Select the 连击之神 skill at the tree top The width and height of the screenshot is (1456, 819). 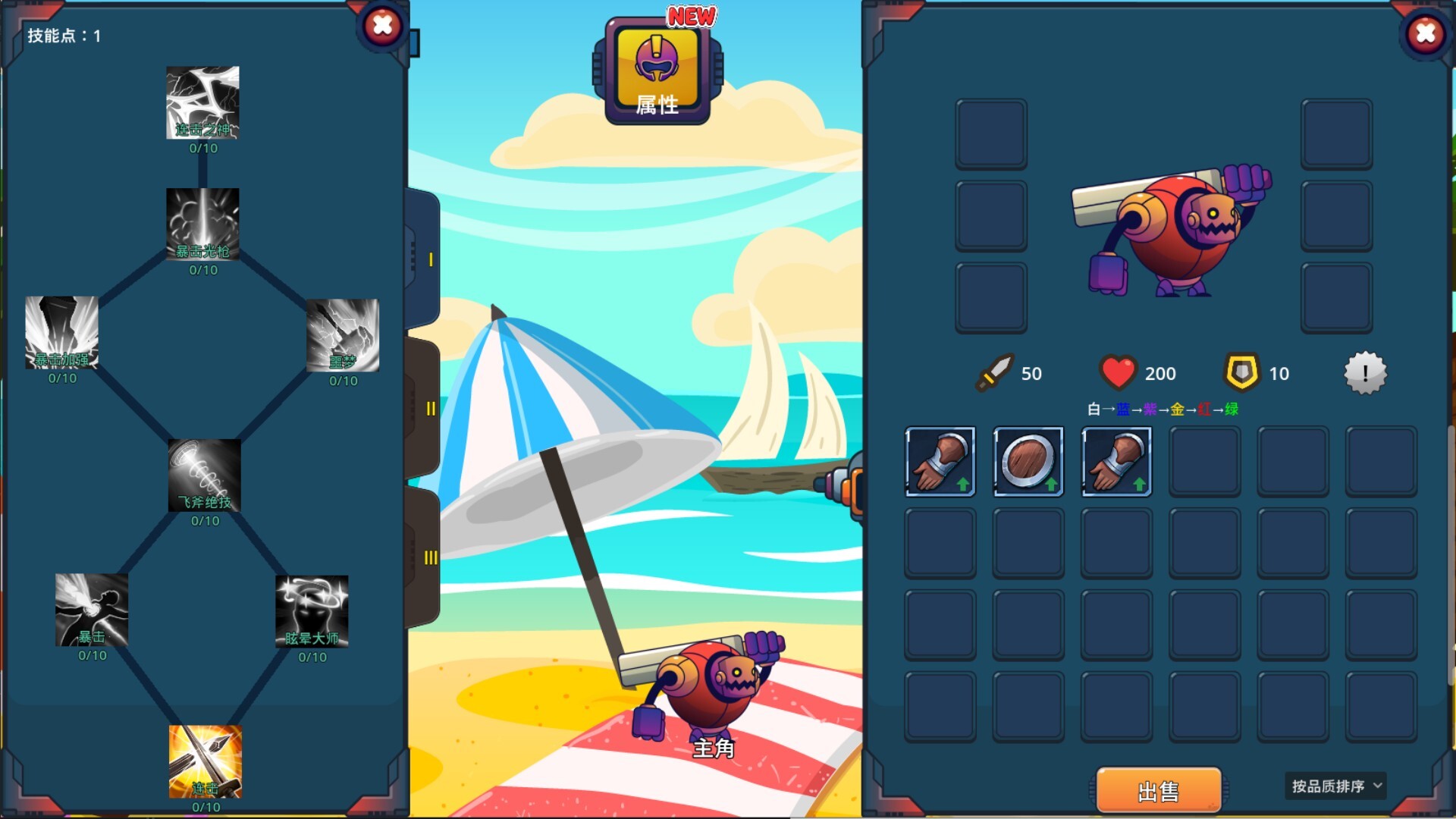point(202,102)
